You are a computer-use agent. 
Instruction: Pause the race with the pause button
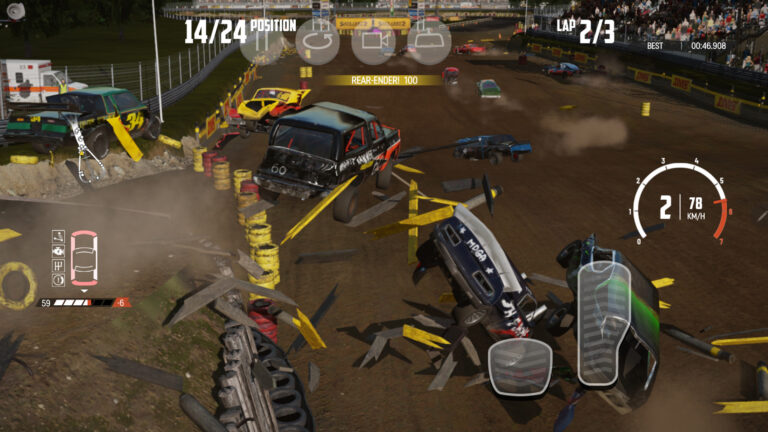[x=261, y=42]
